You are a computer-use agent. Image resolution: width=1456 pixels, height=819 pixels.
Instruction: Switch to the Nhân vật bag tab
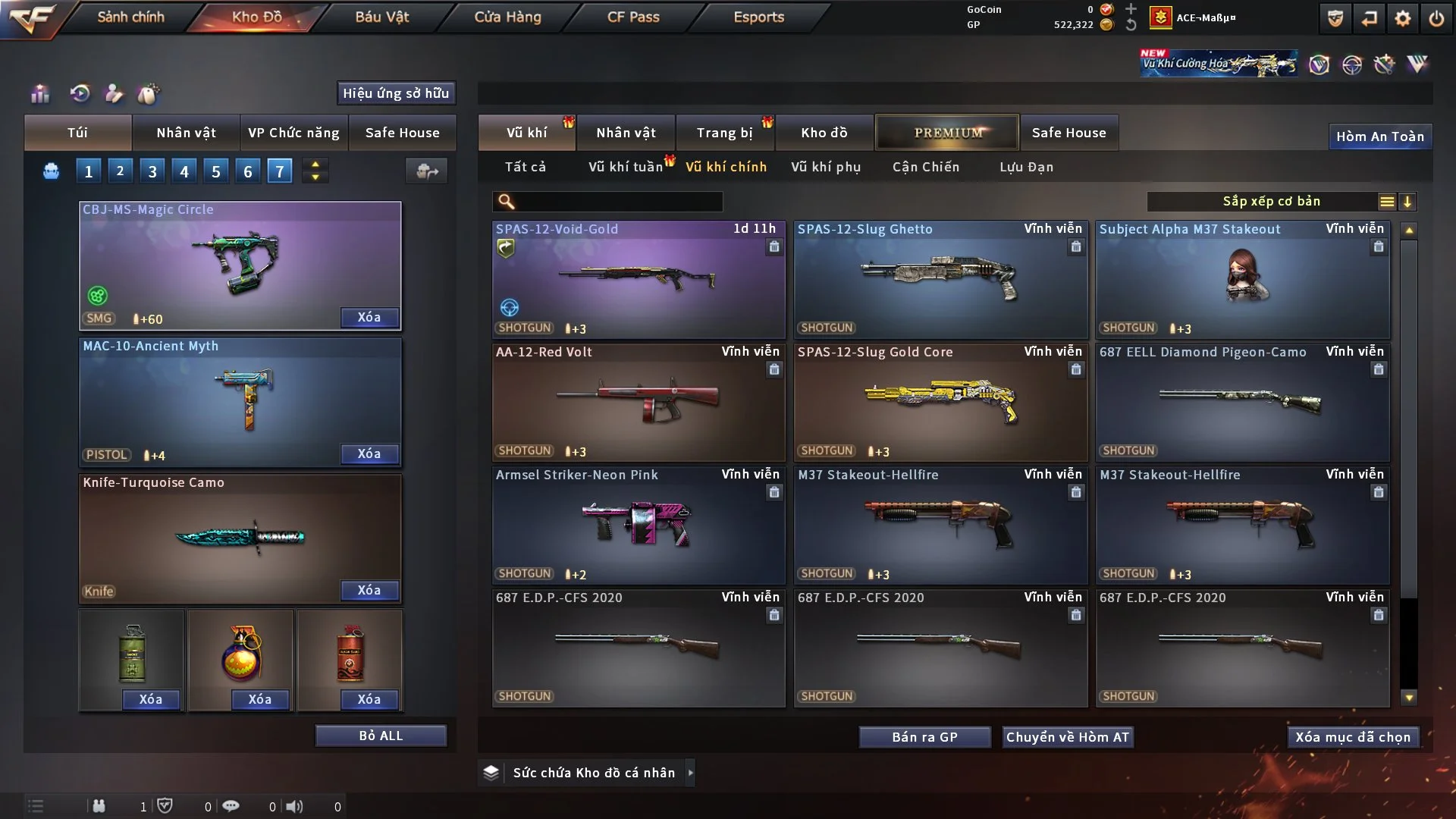pos(186,133)
